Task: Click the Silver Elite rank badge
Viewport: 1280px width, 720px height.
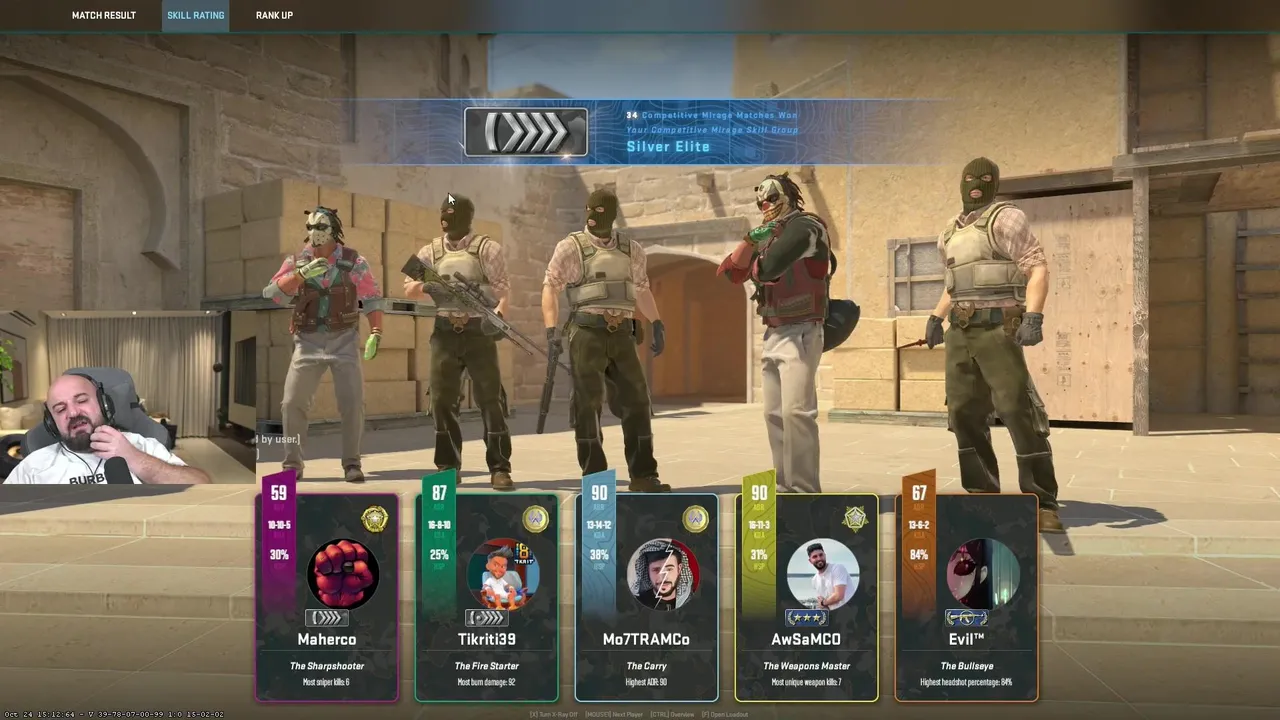Action: click(526, 132)
